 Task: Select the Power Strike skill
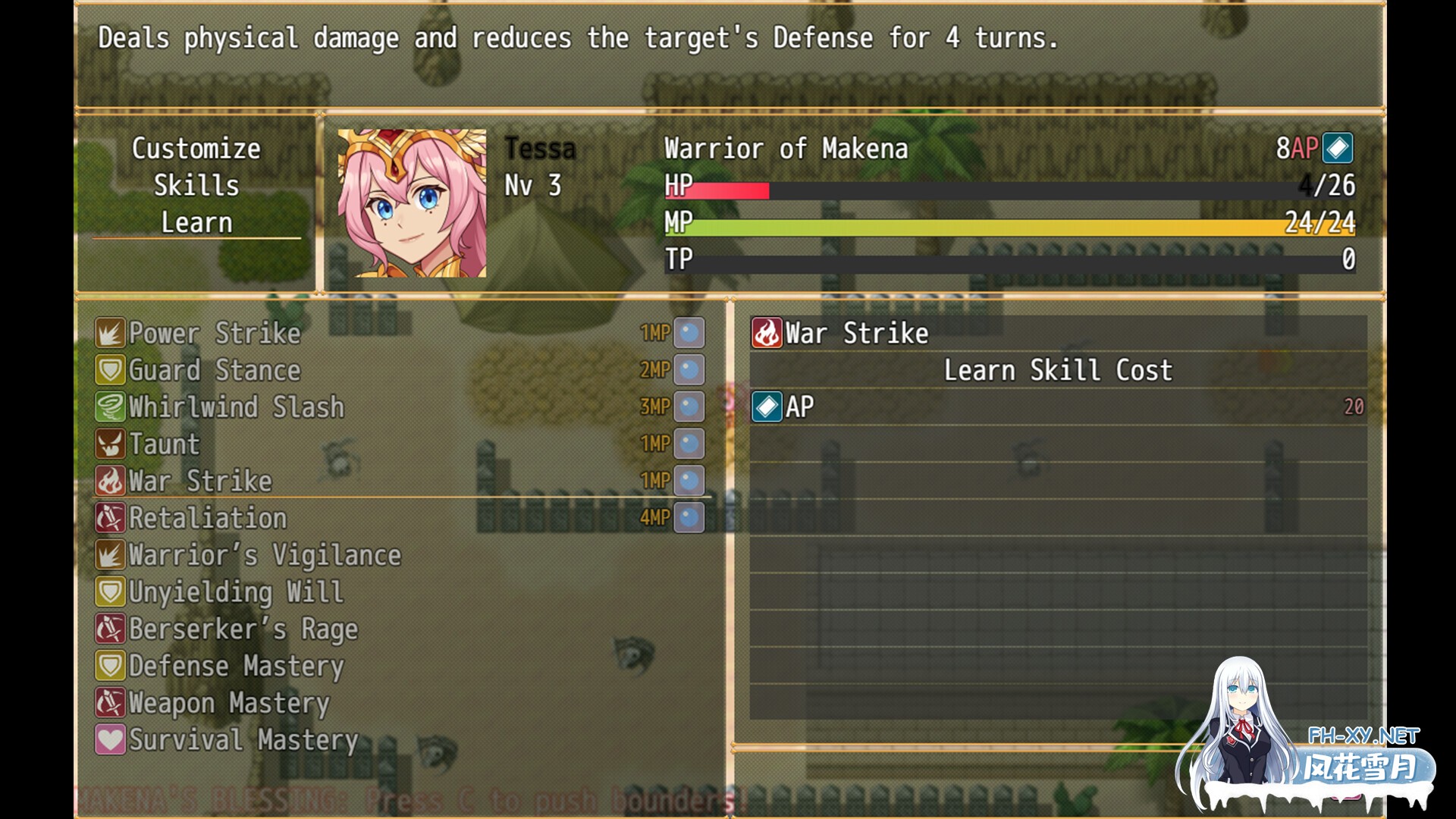[x=215, y=333]
